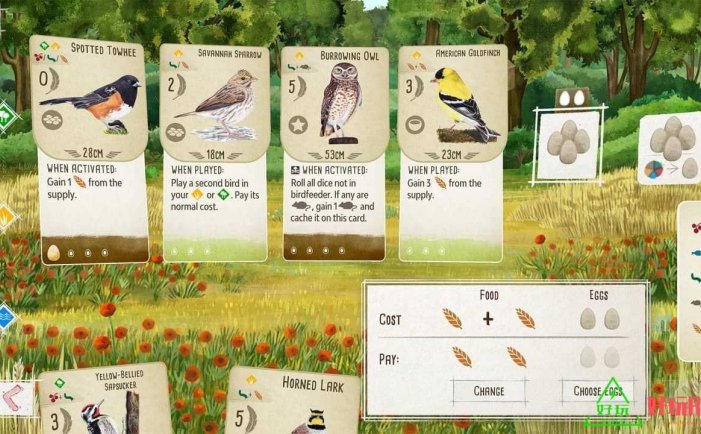Open the Choose Eggs selection
This screenshot has height=434, width=701.
tap(598, 391)
